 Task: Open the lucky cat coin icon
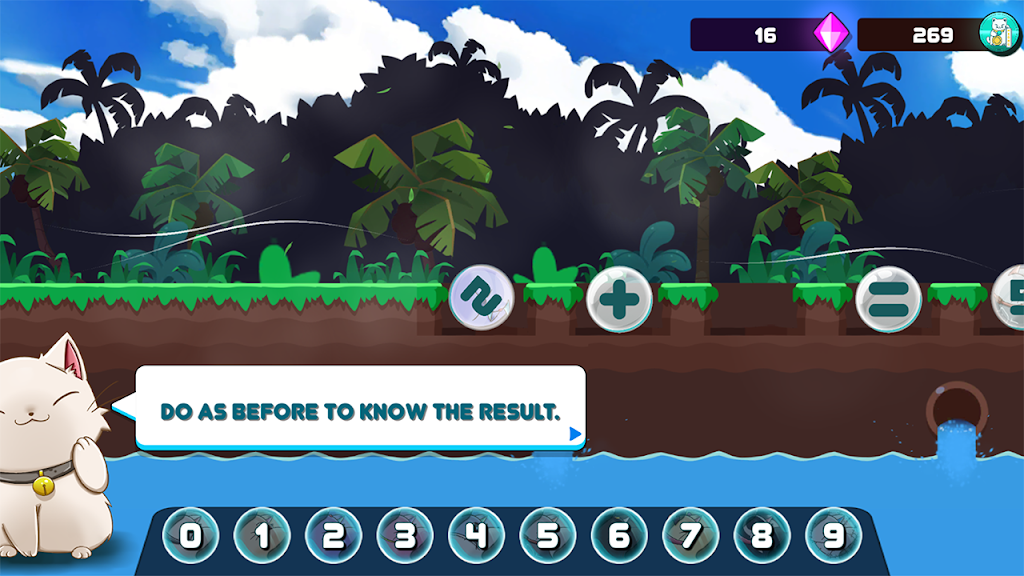998,34
